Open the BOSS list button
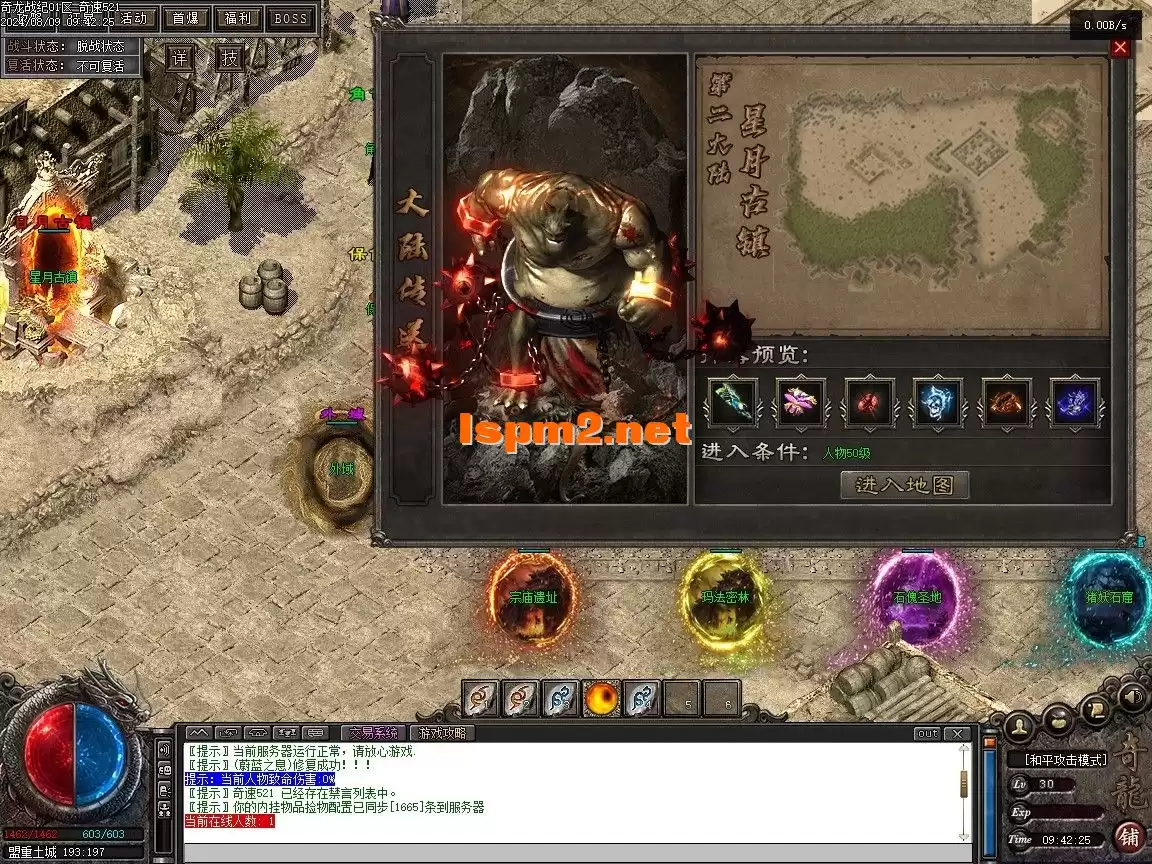This screenshot has width=1152, height=864. pyautogui.click(x=291, y=18)
